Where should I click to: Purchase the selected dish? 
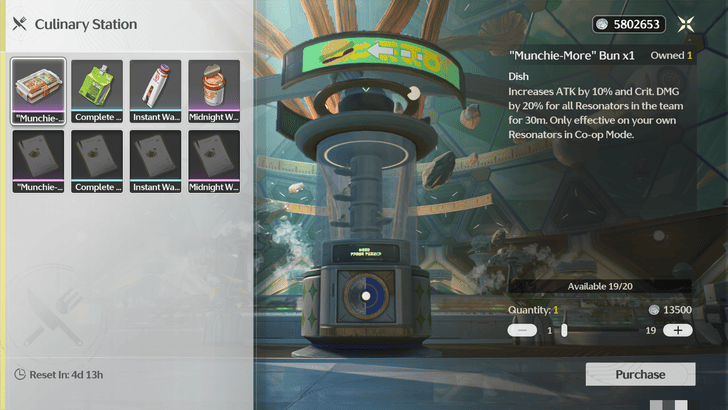(640, 374)
